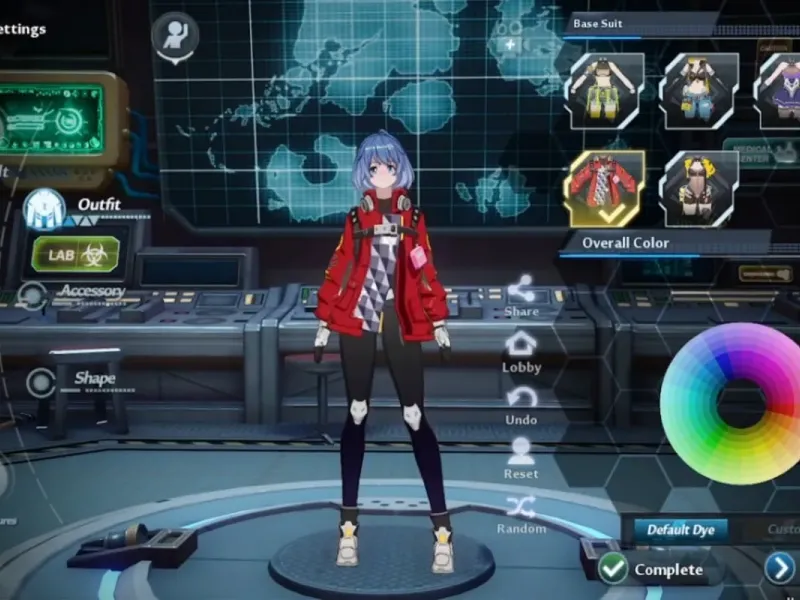The image size is (800, 600).
Task: Select the yellow pants base suit
Action: [x=604, y=90]
